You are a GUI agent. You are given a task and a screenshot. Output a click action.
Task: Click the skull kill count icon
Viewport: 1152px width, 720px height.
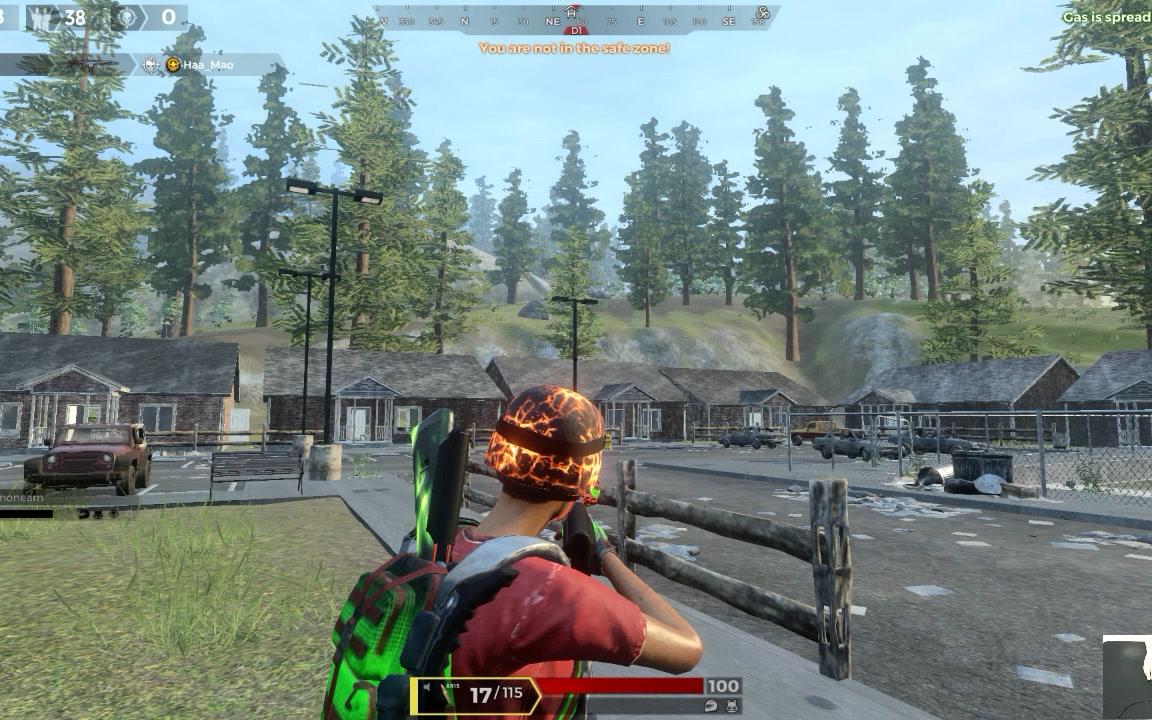[x=125, y=17]
